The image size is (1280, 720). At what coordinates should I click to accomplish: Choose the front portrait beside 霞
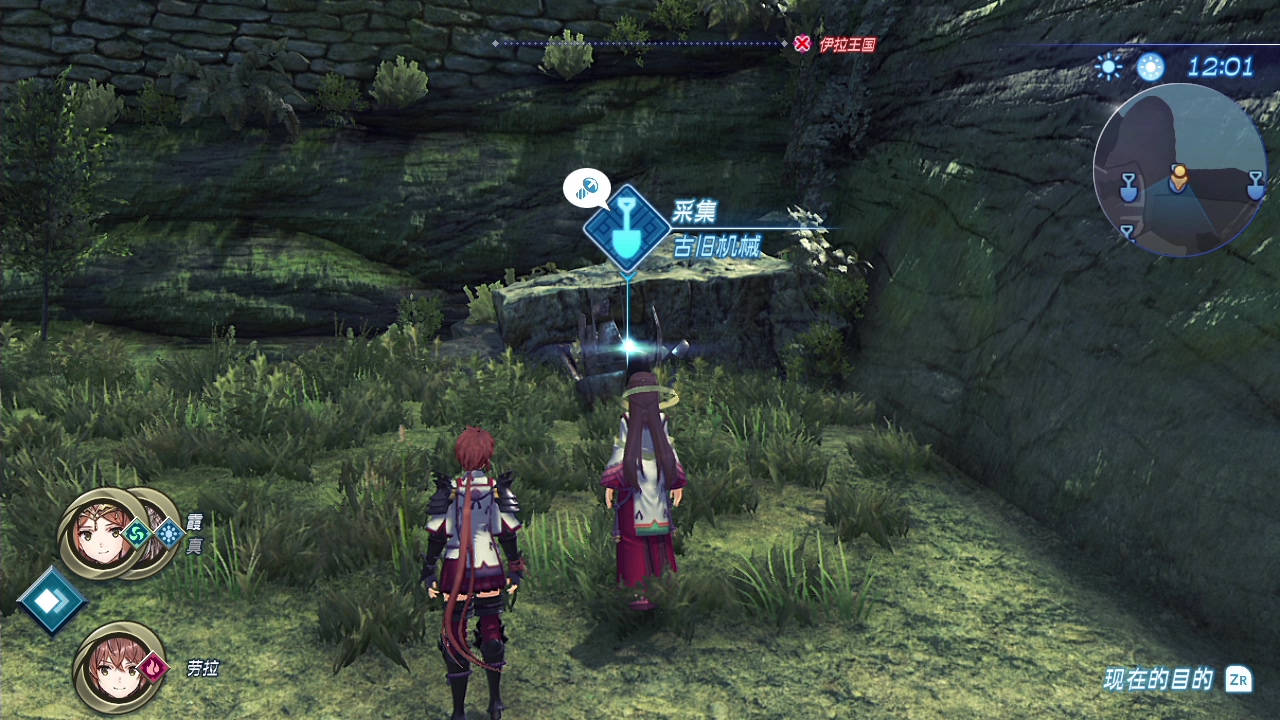point(100,534)
